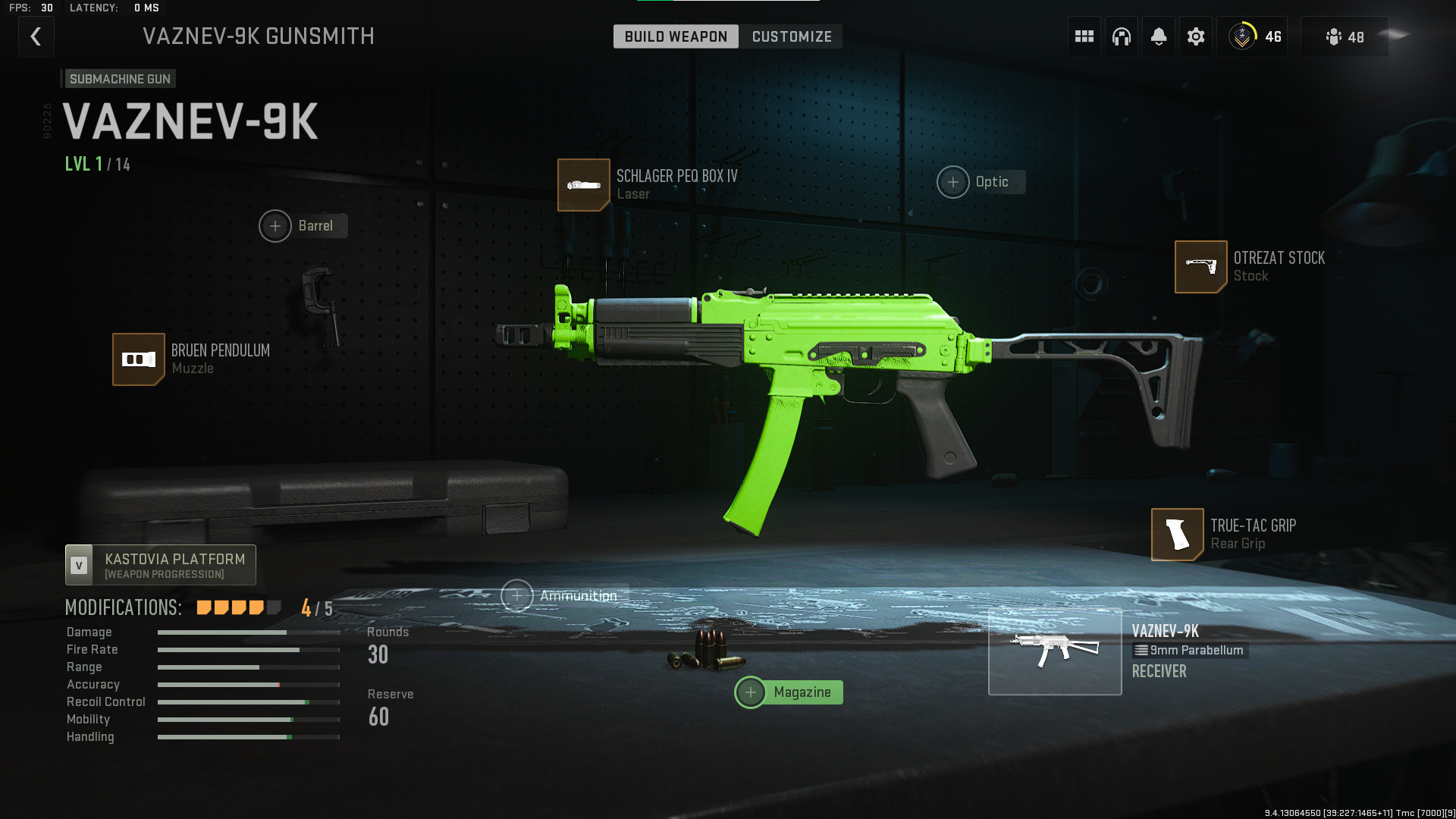Viewport: 1456px width, 819px height.
Task: Add a Magazine attachment
Action: pyautogui.click(x=751, y=692)
